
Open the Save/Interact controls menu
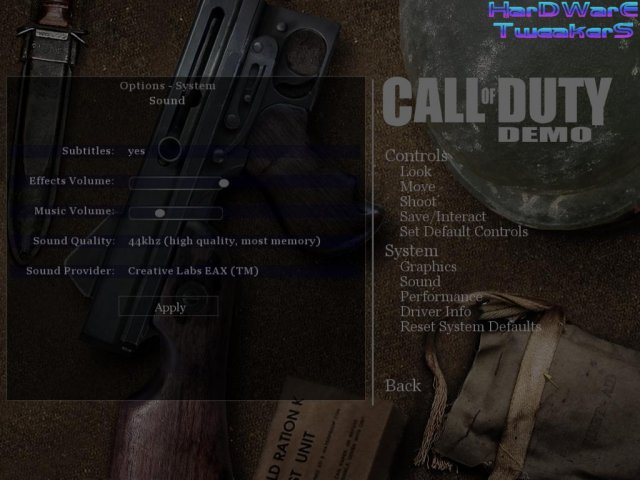(x=442, y=217)
